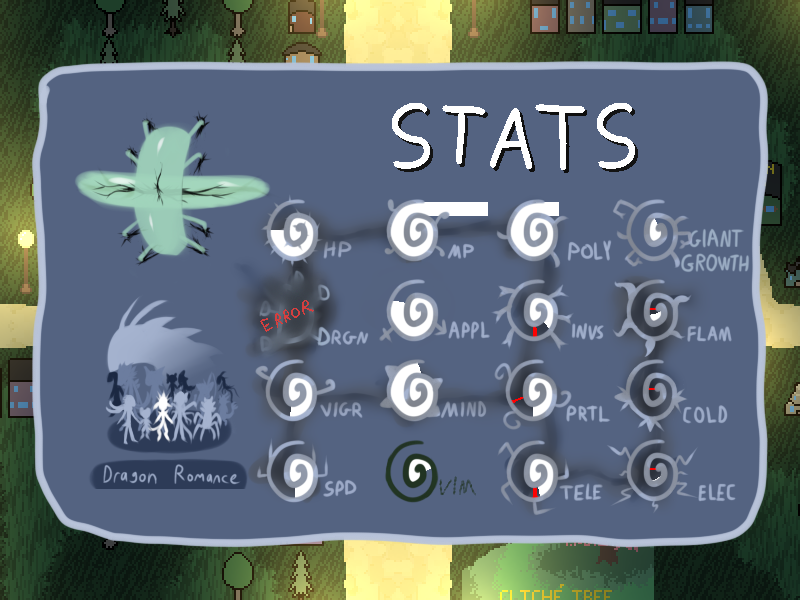Select the FLAM stat spiral
The height and width of the screenshot is (600, 800).
tap(653, 312)
